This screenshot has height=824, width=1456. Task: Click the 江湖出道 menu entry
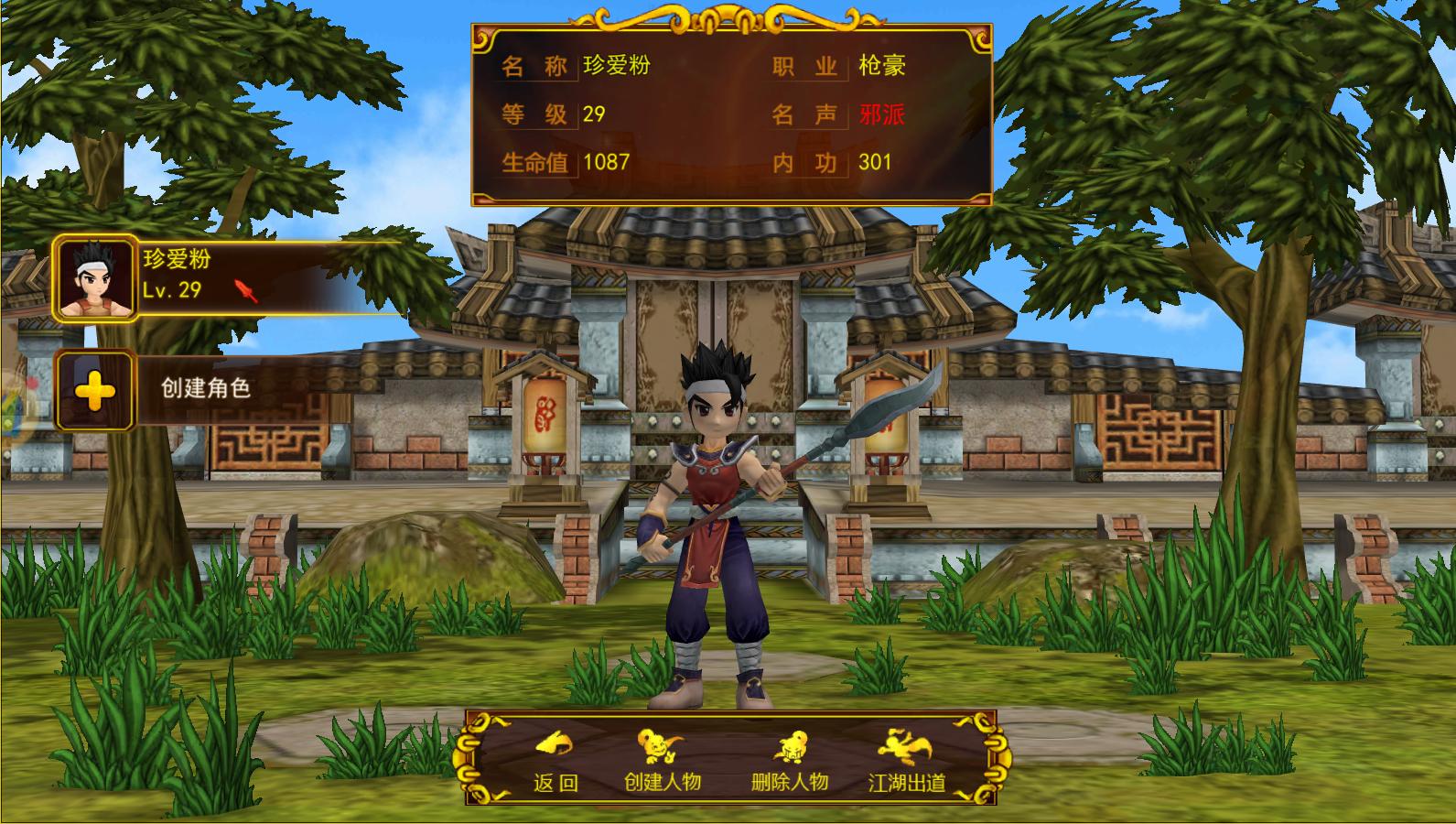coord(907,786)
